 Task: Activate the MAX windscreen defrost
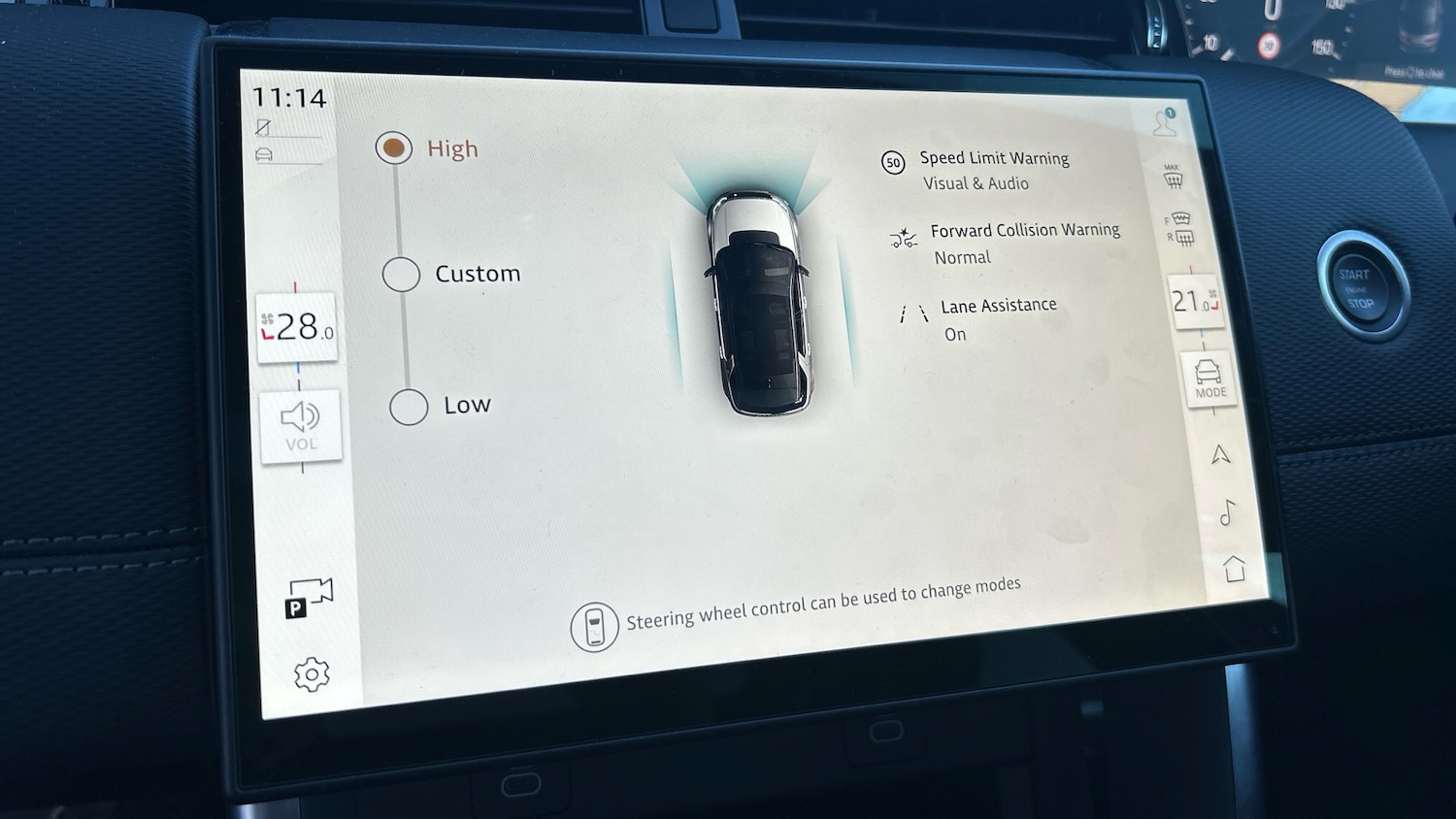tap(1173, 177)
